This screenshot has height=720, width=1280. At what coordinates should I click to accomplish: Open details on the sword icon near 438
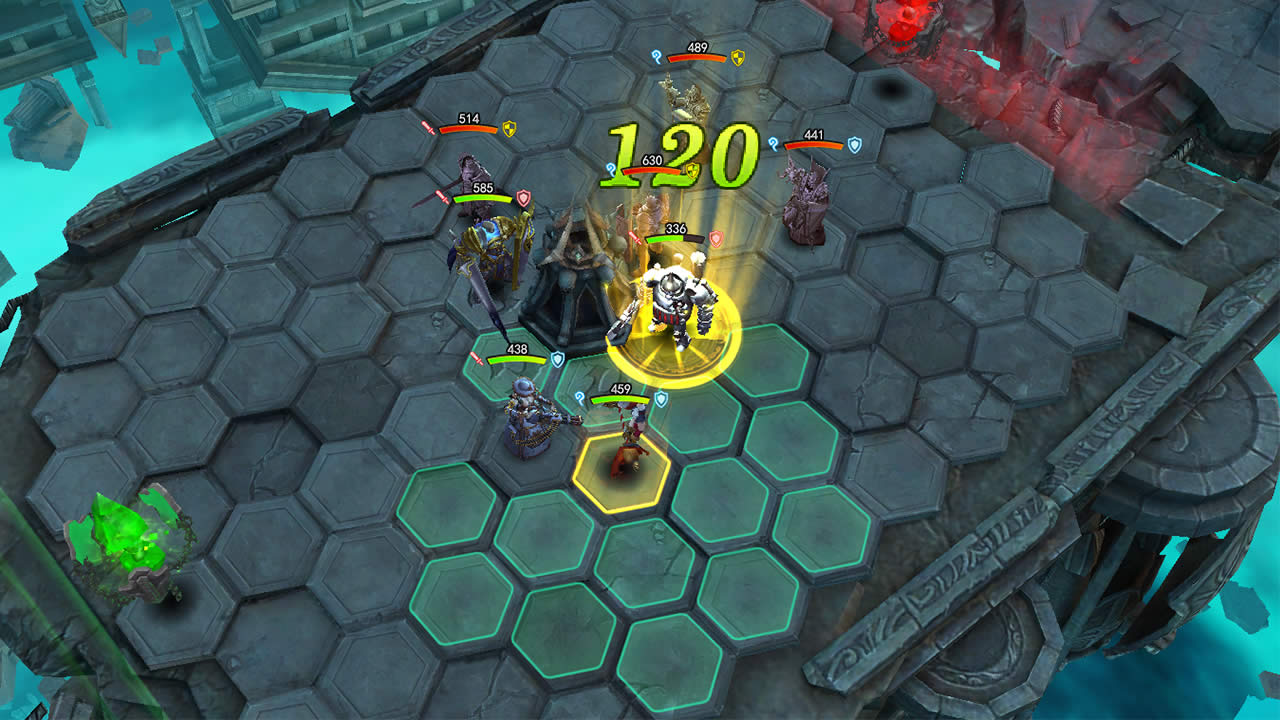tap(478, 360)
